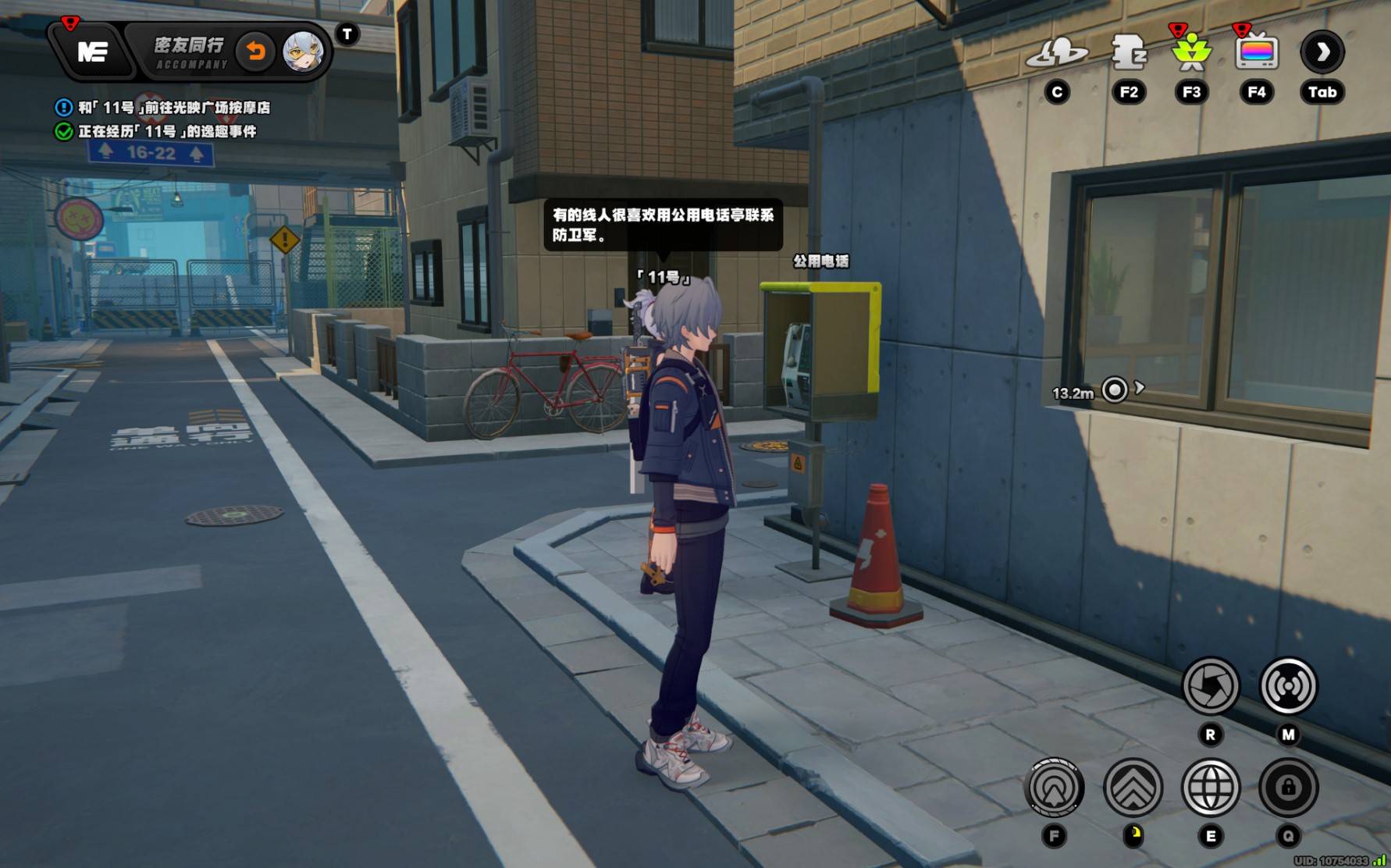Click the circular radar beacon icon
Viewport: 1391px width, 868px height.
(1054, 788)
